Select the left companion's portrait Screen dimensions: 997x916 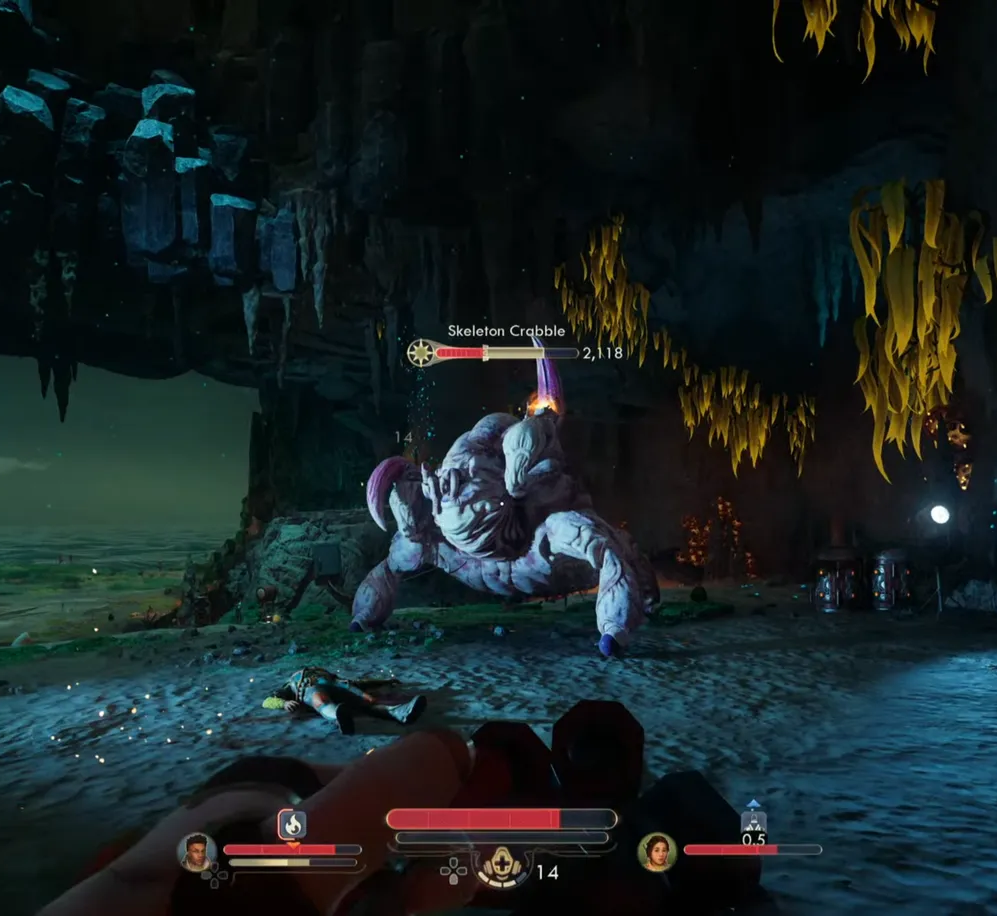(197, 851)
